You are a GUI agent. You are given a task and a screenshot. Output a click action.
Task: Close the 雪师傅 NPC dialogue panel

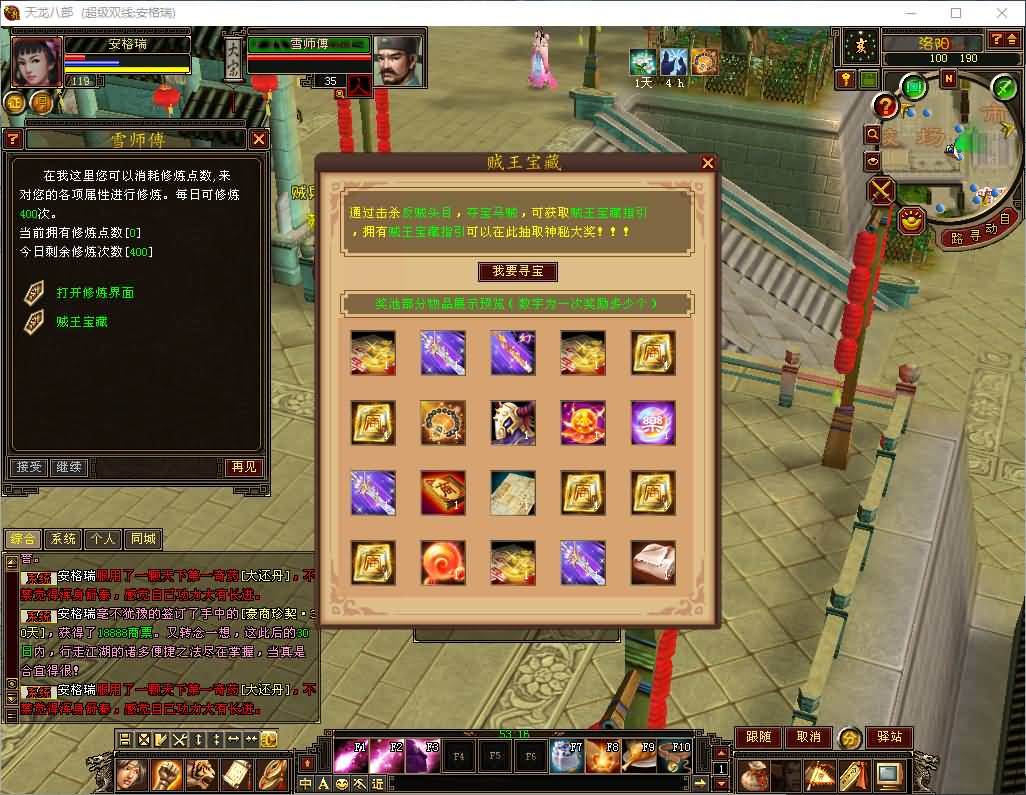click(x=258, y=139)
